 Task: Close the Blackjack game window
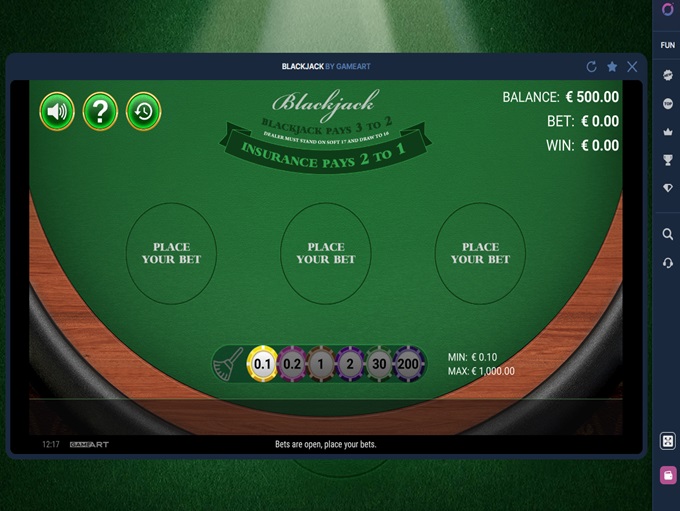632,67
